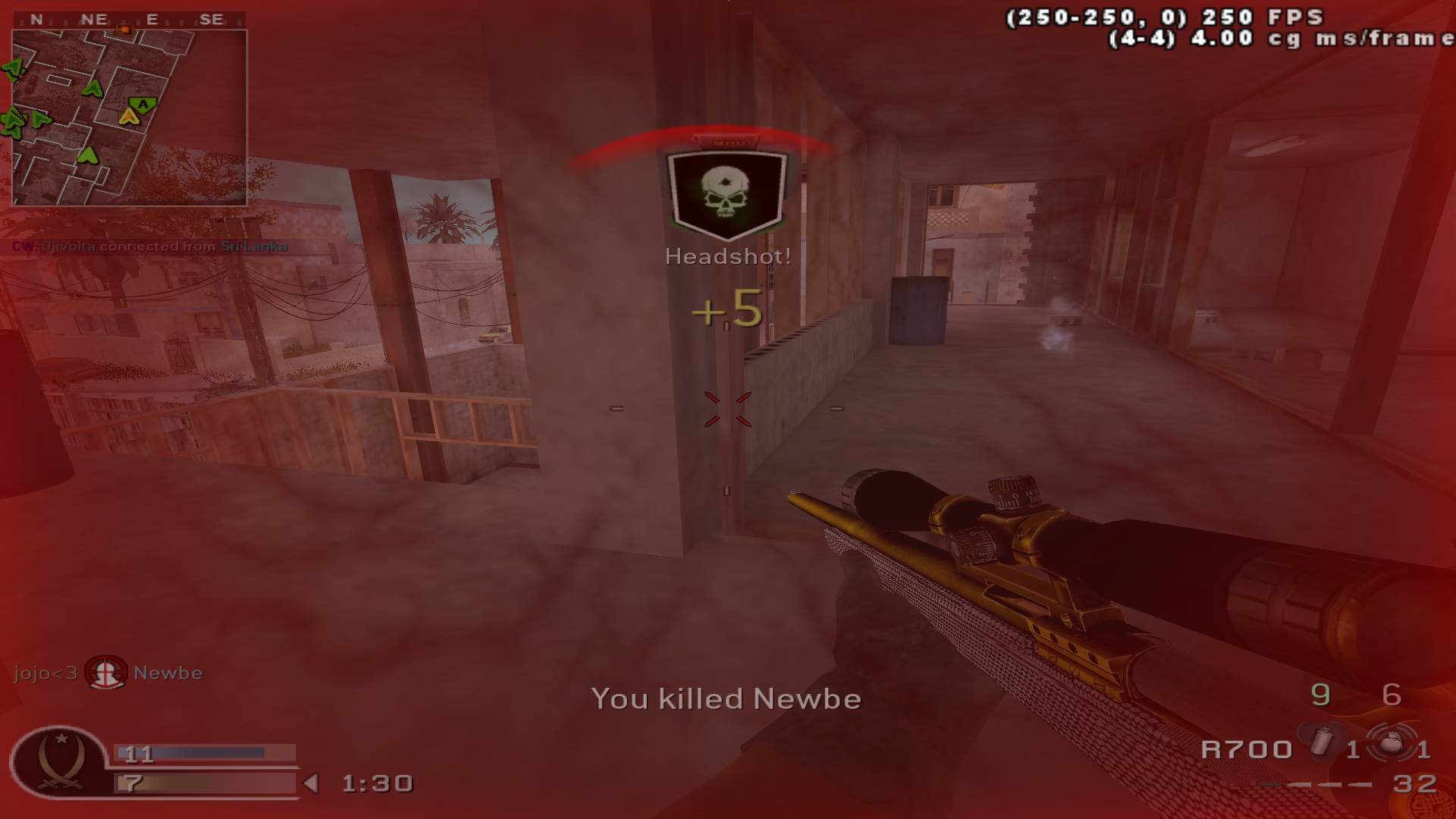Click the compass heading strip
The height and width of the screenshot is (819, 1456).
click(x=129, y=20)
